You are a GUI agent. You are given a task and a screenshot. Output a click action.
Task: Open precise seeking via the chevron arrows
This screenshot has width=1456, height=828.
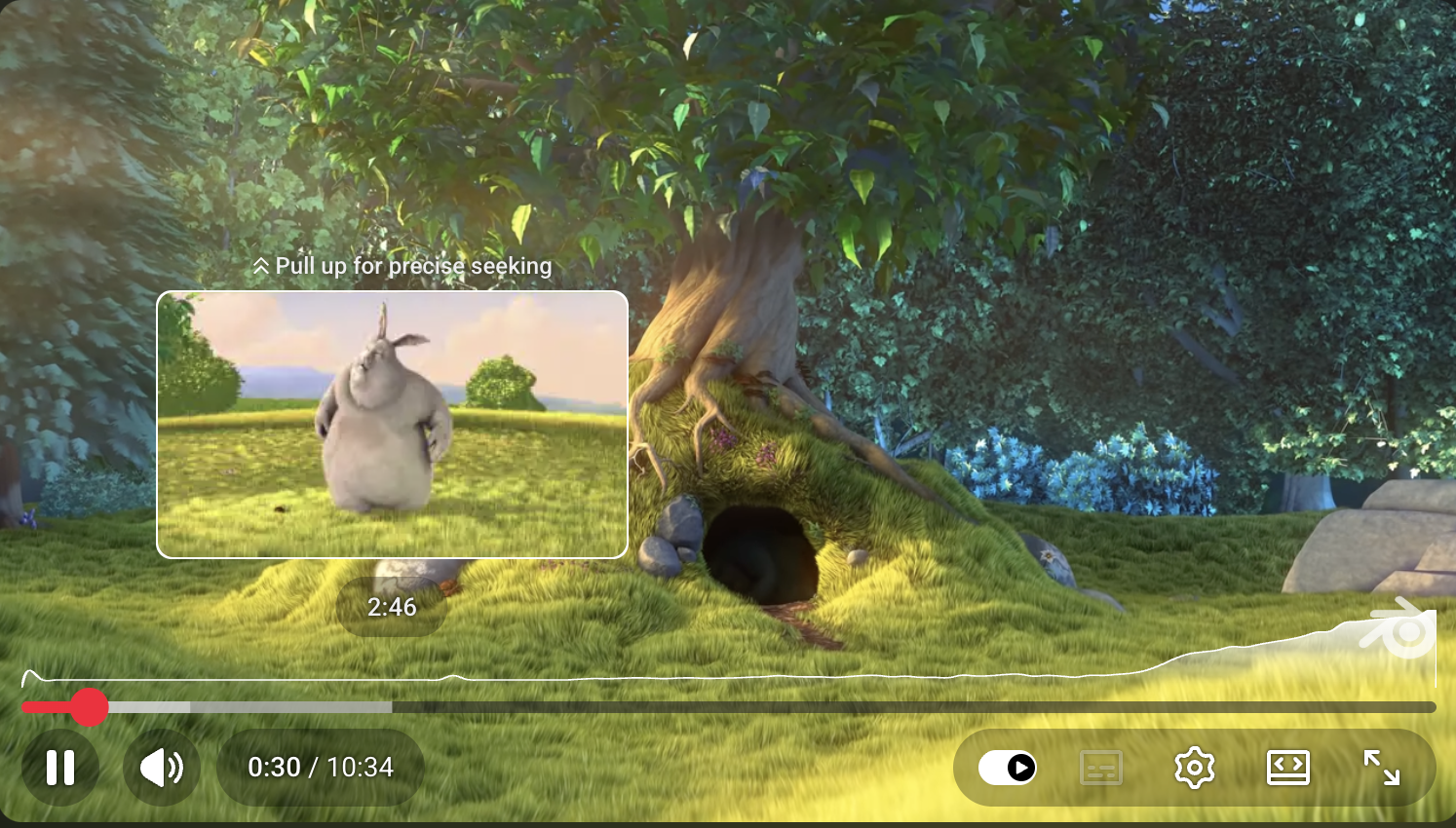(x=260, y=265)
